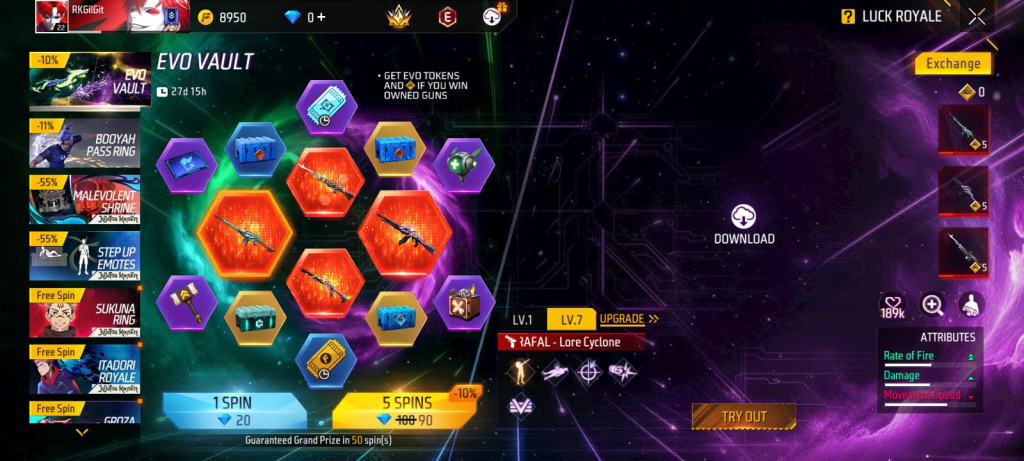Viewport: 1024px width, 461px height.
Task: Tap the Upgrade link
Action: [628, 320]
